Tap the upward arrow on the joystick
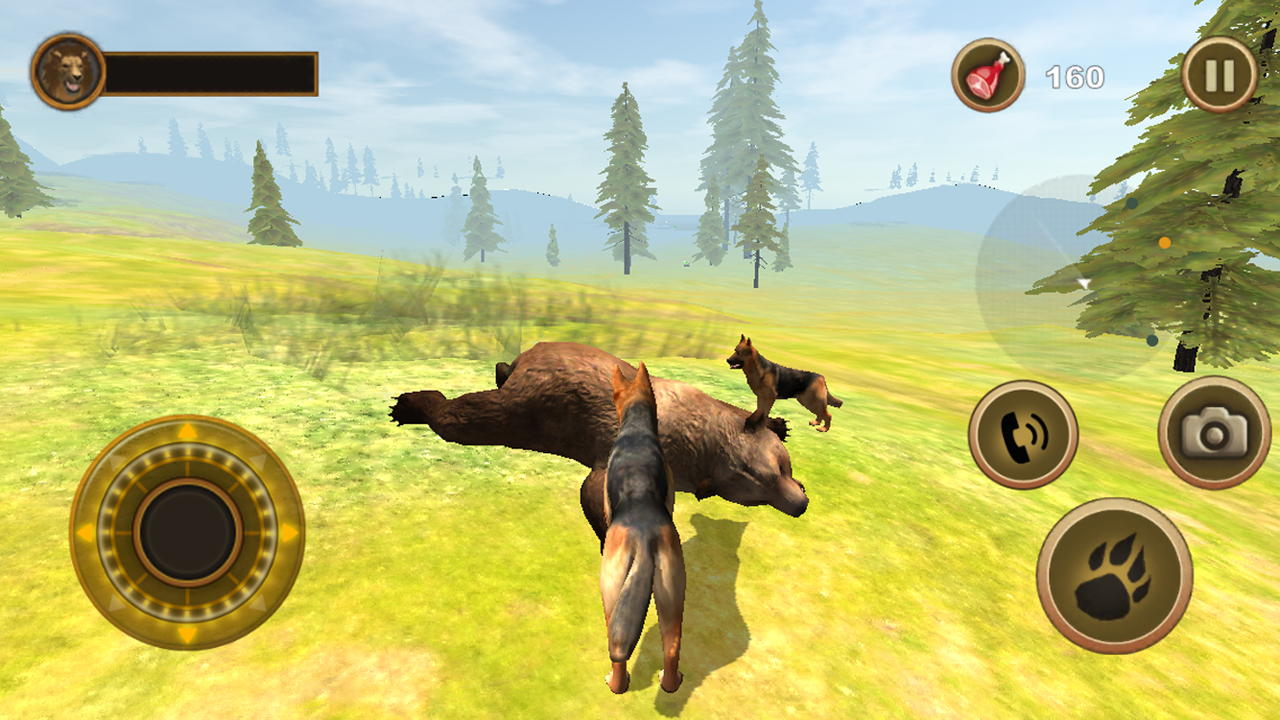Viewport: 1280px width, 720px height. point(188,431)
